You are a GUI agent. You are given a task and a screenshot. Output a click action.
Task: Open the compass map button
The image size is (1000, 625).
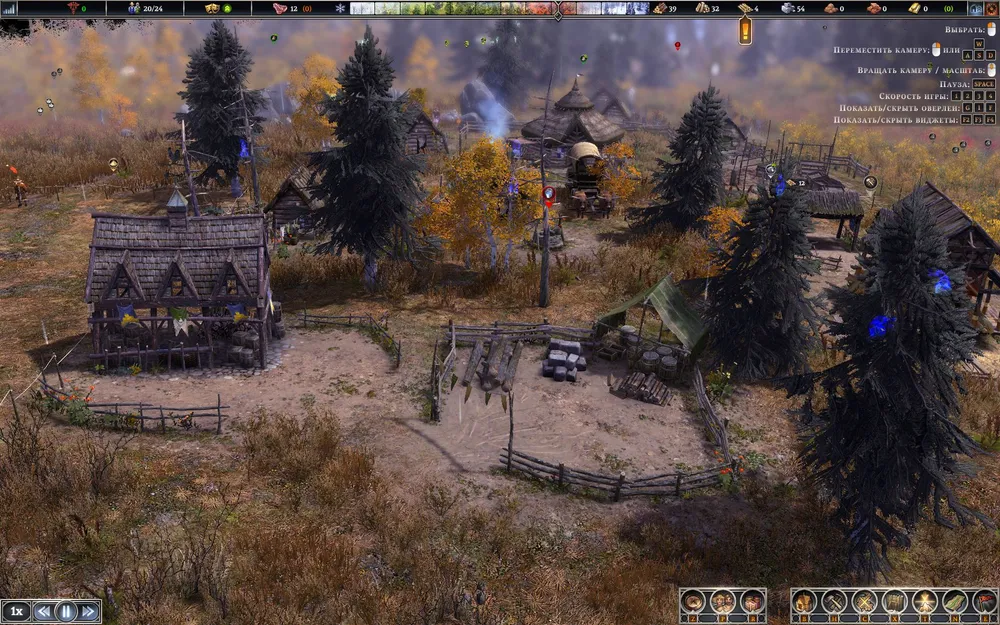point(693,602)
